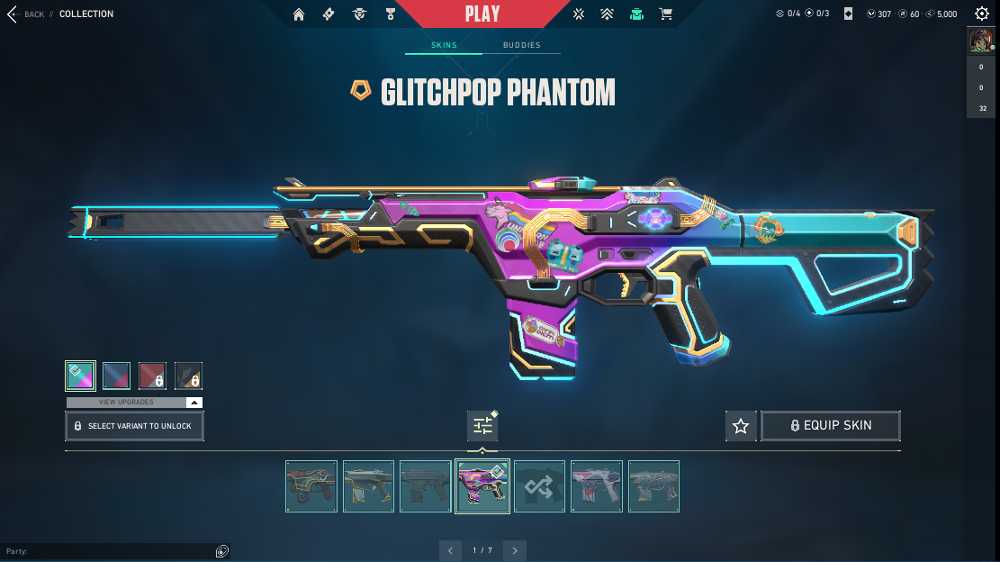Open the settings gear
The image size is (1000, 562).
click(x=981, y=14)
